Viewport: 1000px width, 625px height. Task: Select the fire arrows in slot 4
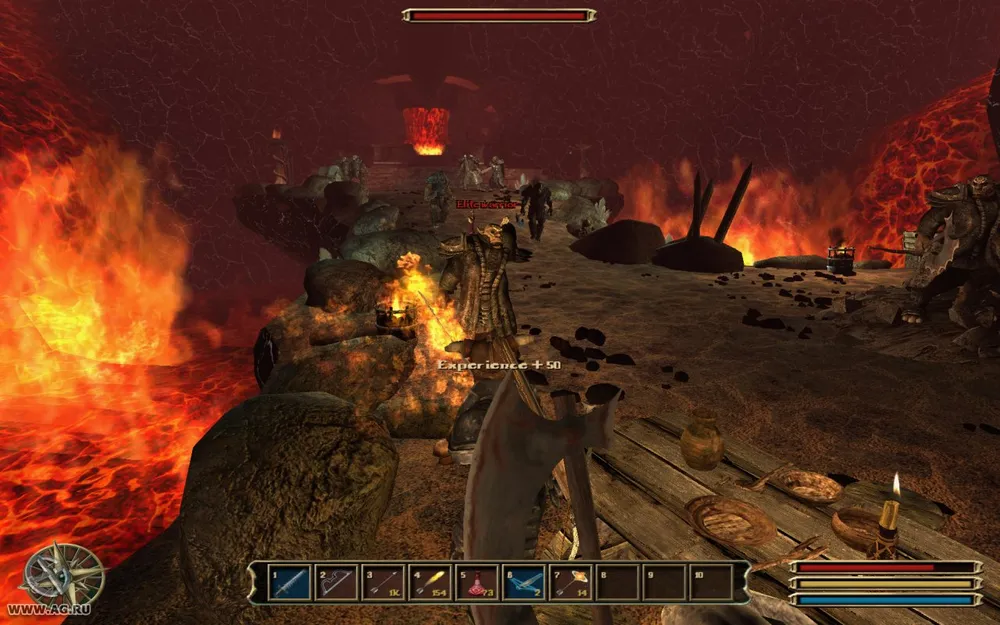[x=430, y=582]
